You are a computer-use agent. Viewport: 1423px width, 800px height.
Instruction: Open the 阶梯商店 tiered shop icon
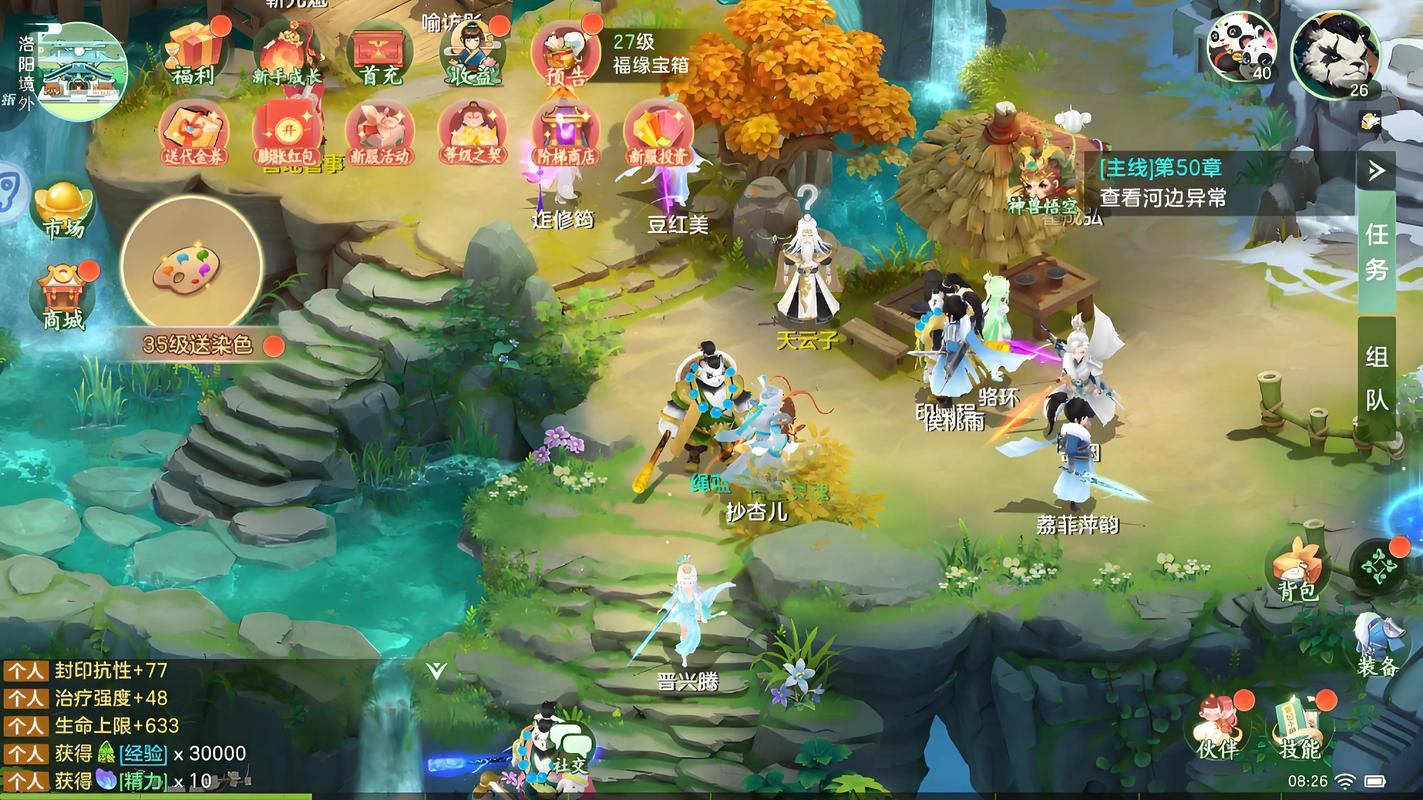pos(566,133)
